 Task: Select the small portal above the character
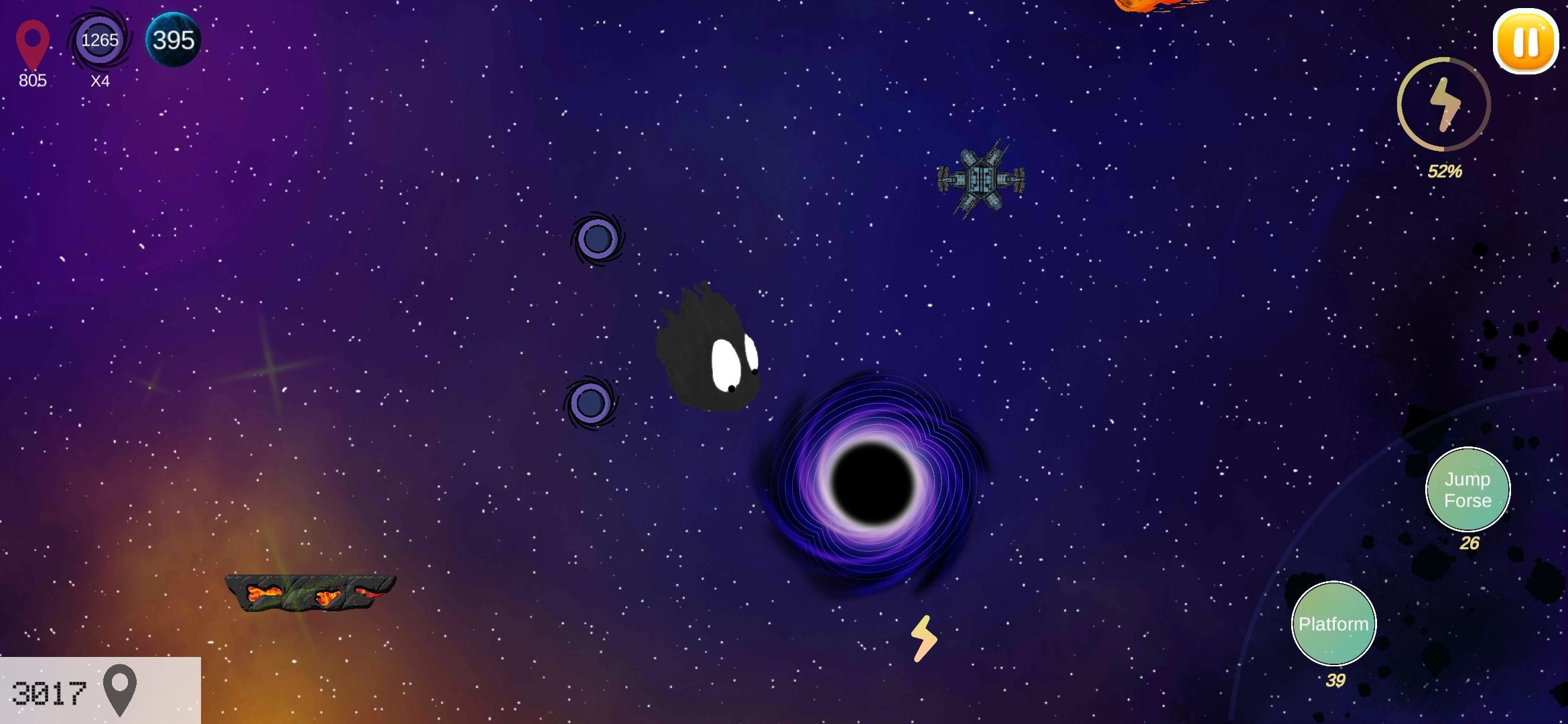point(598,238)
